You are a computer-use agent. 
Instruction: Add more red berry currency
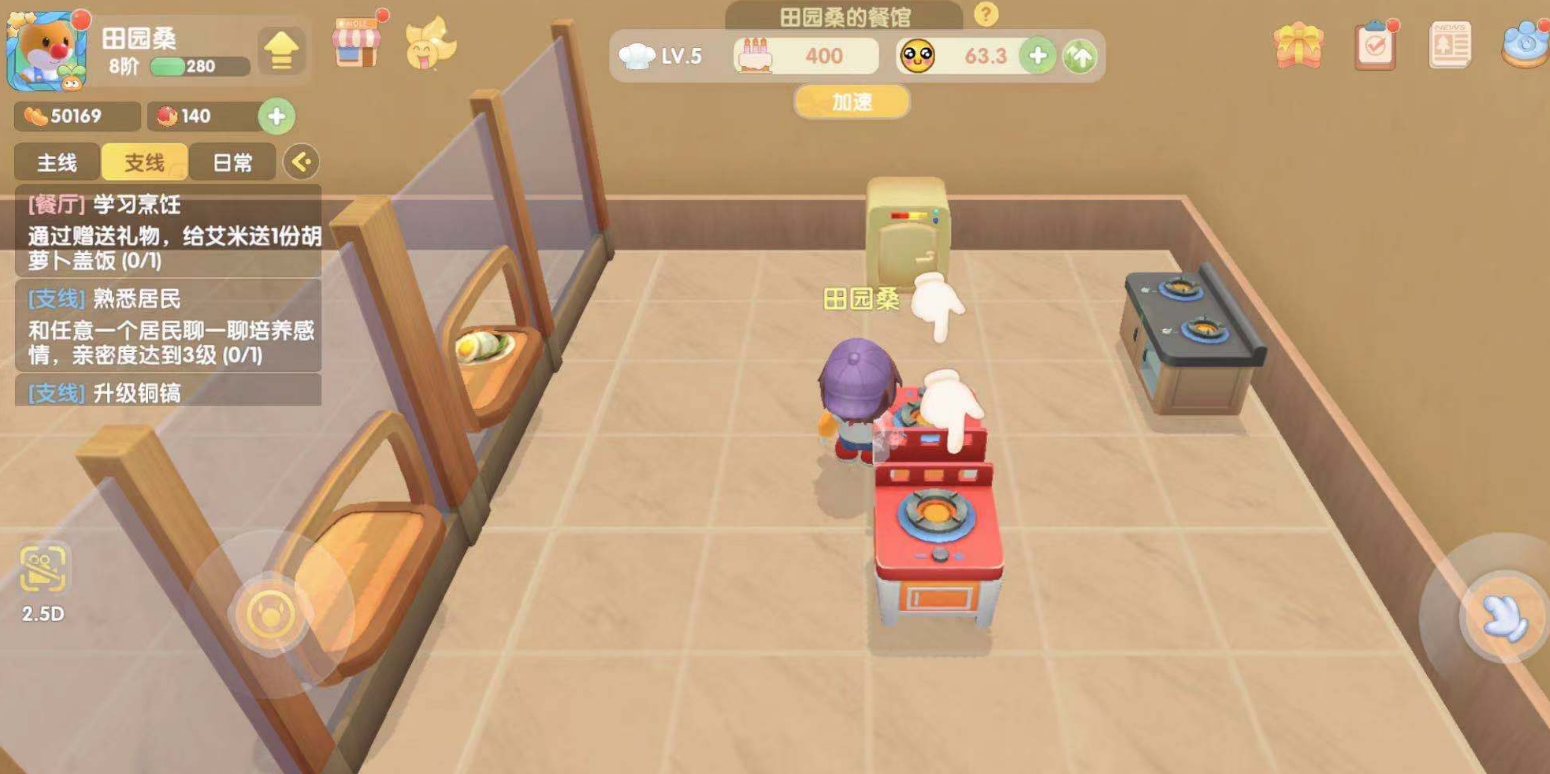click(x=276, y=117)
